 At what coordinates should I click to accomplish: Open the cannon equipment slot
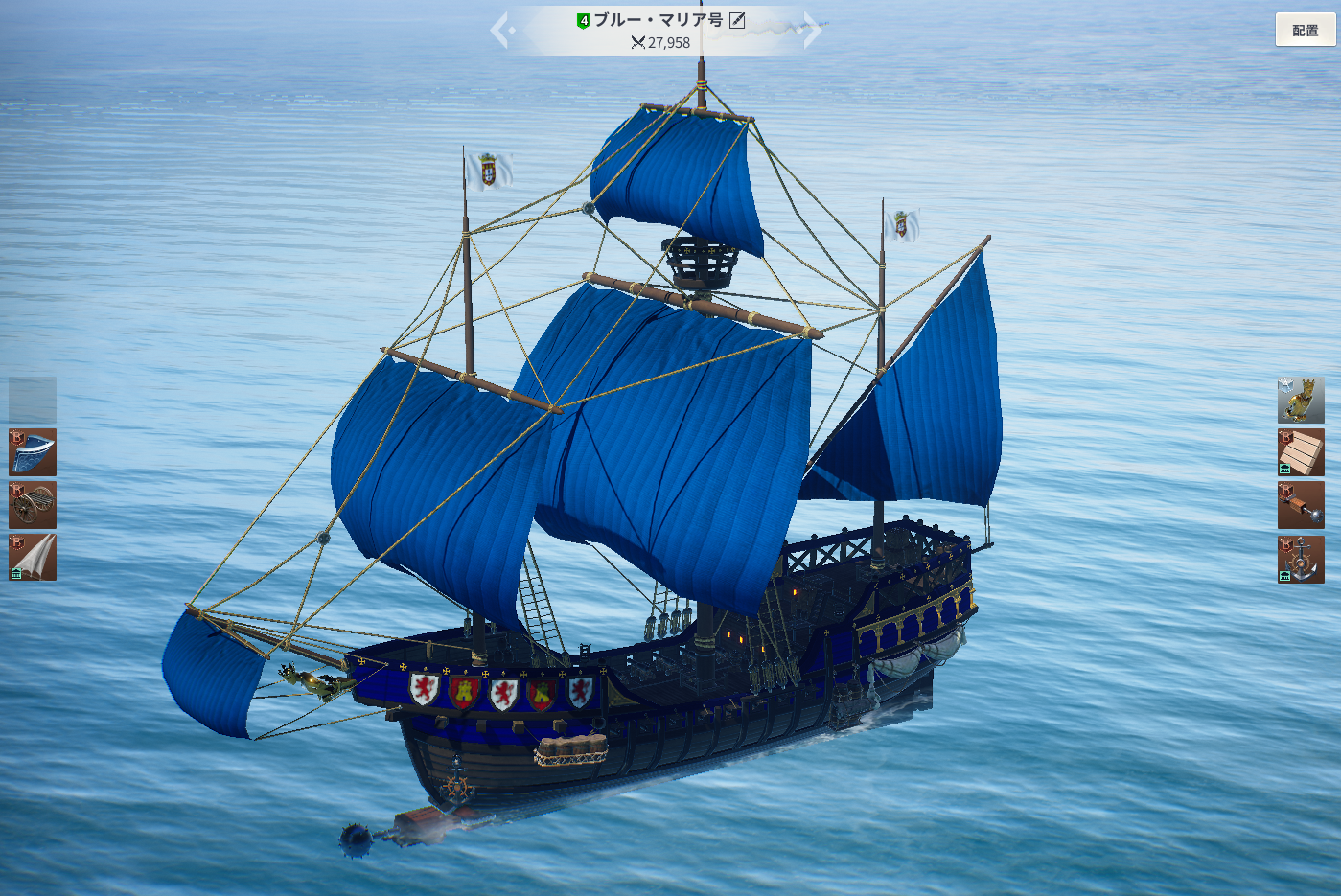pos(33,505)
